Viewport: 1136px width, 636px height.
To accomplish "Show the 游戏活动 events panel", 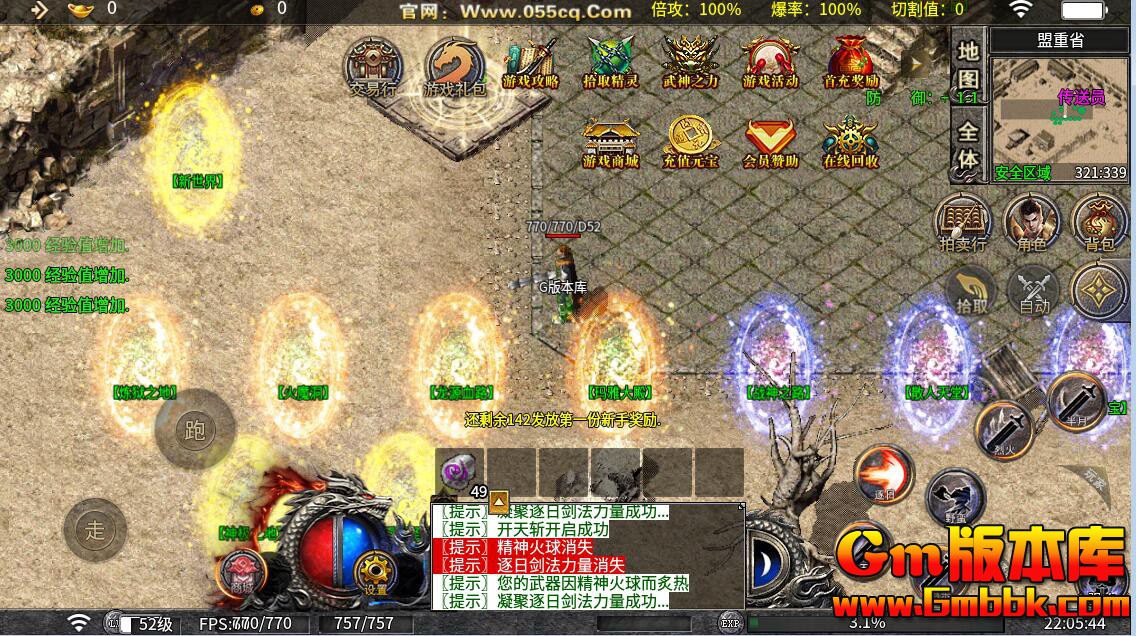I will point(770,63).
